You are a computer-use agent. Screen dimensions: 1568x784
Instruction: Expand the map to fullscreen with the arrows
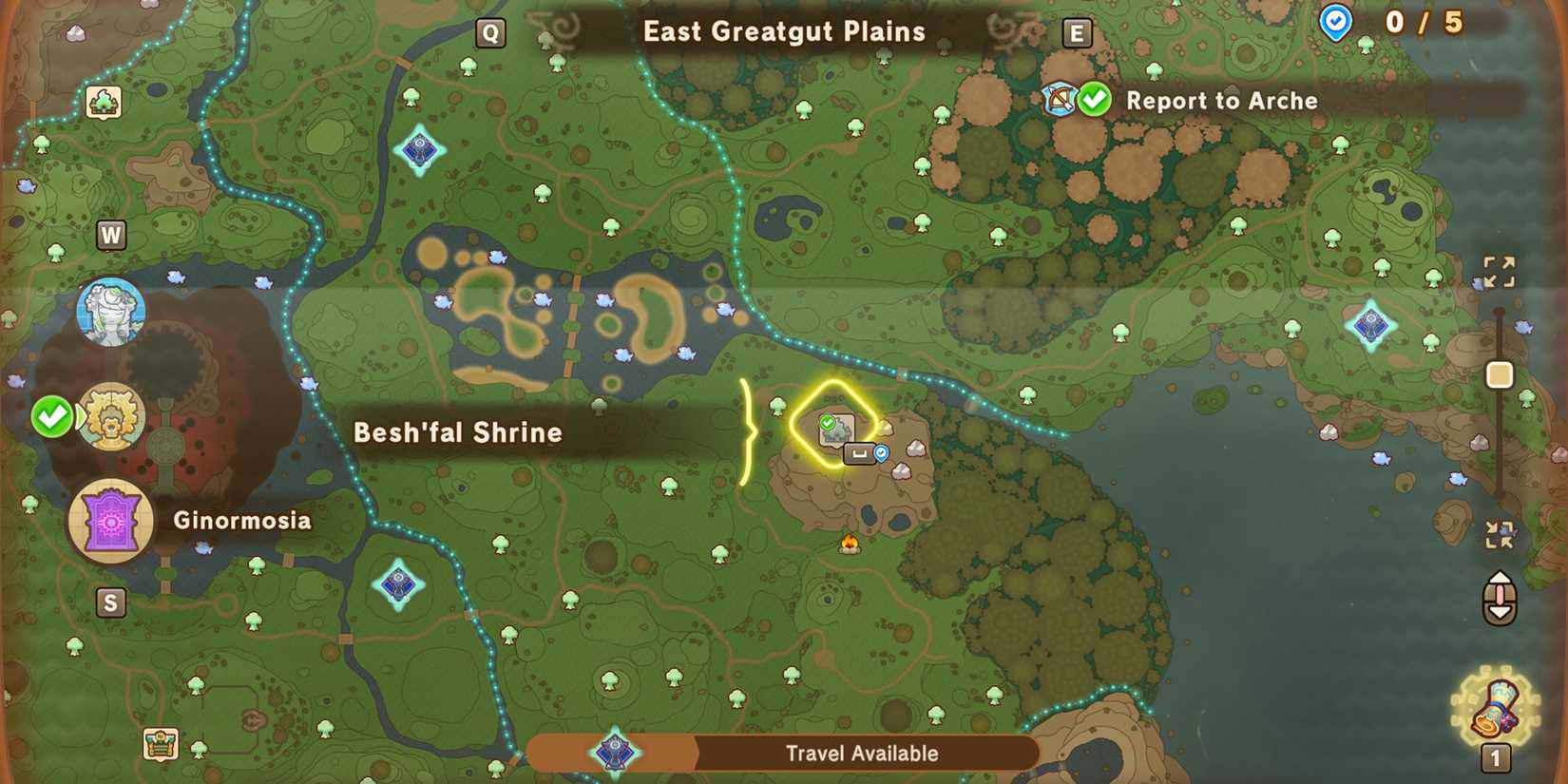pos(1500,273)
